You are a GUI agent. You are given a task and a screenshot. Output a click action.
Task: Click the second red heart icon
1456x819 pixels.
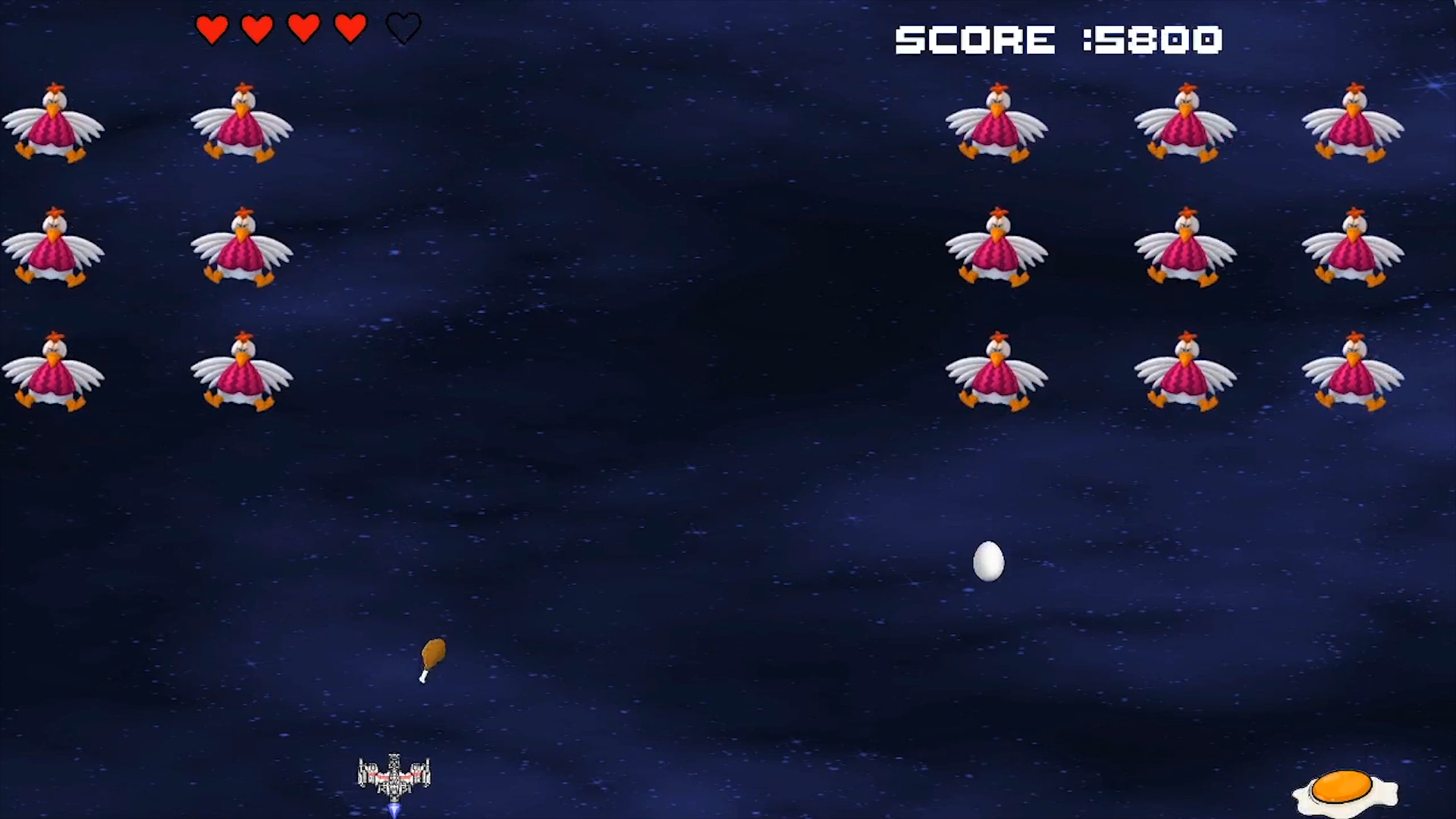tap(258, 29)
